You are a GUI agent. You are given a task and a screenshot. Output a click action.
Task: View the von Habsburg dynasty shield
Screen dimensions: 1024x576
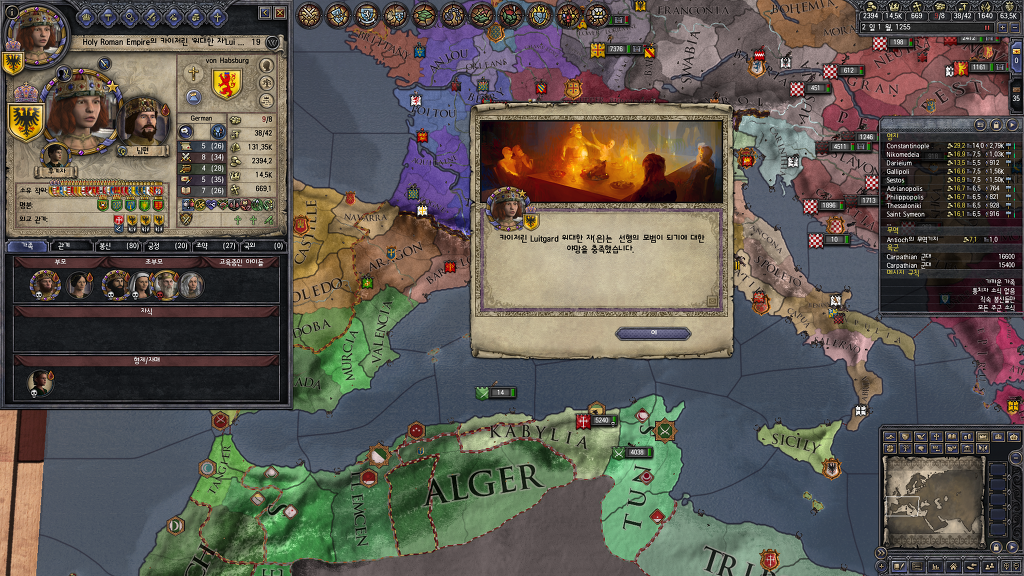pyautogui.click(x=226, y=83)
